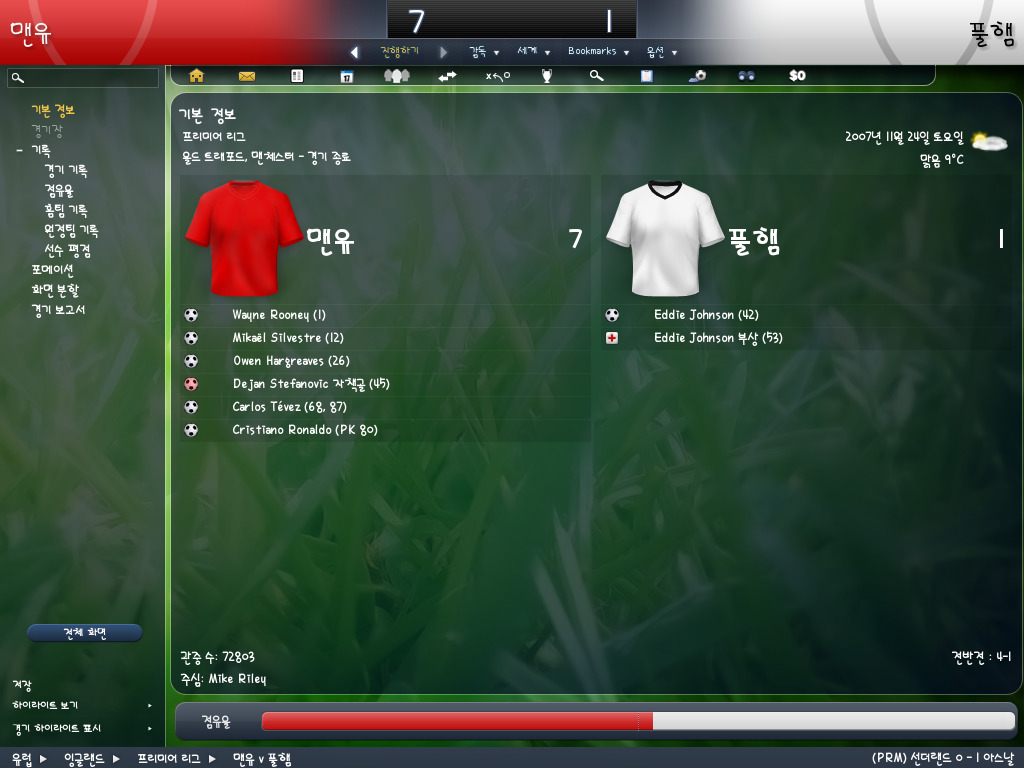
Task: Open the Bookmarks dropdown
Action: coord(598,51)
